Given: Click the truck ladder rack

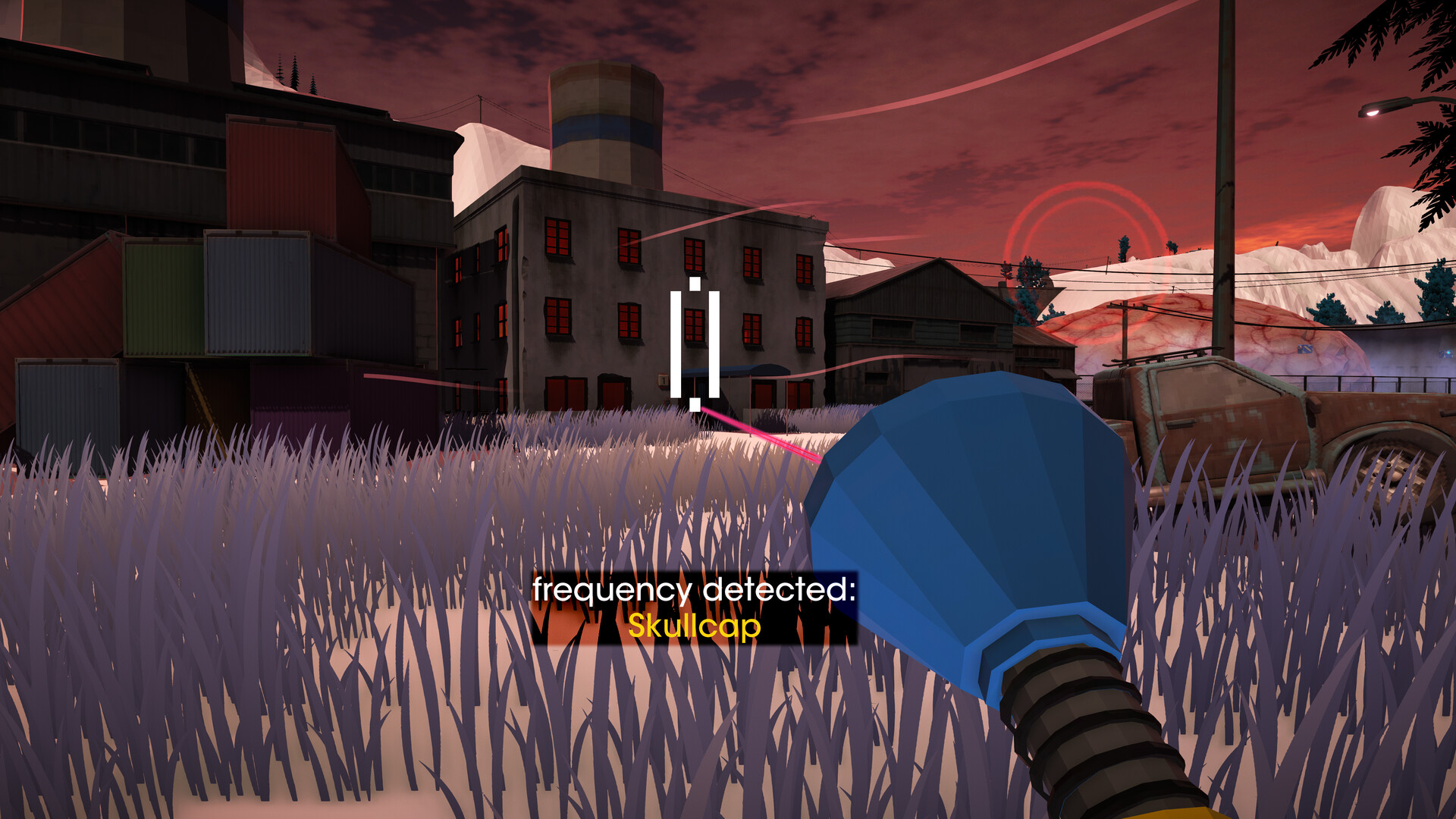Looking at the screenshot, I should [1158, 356].
